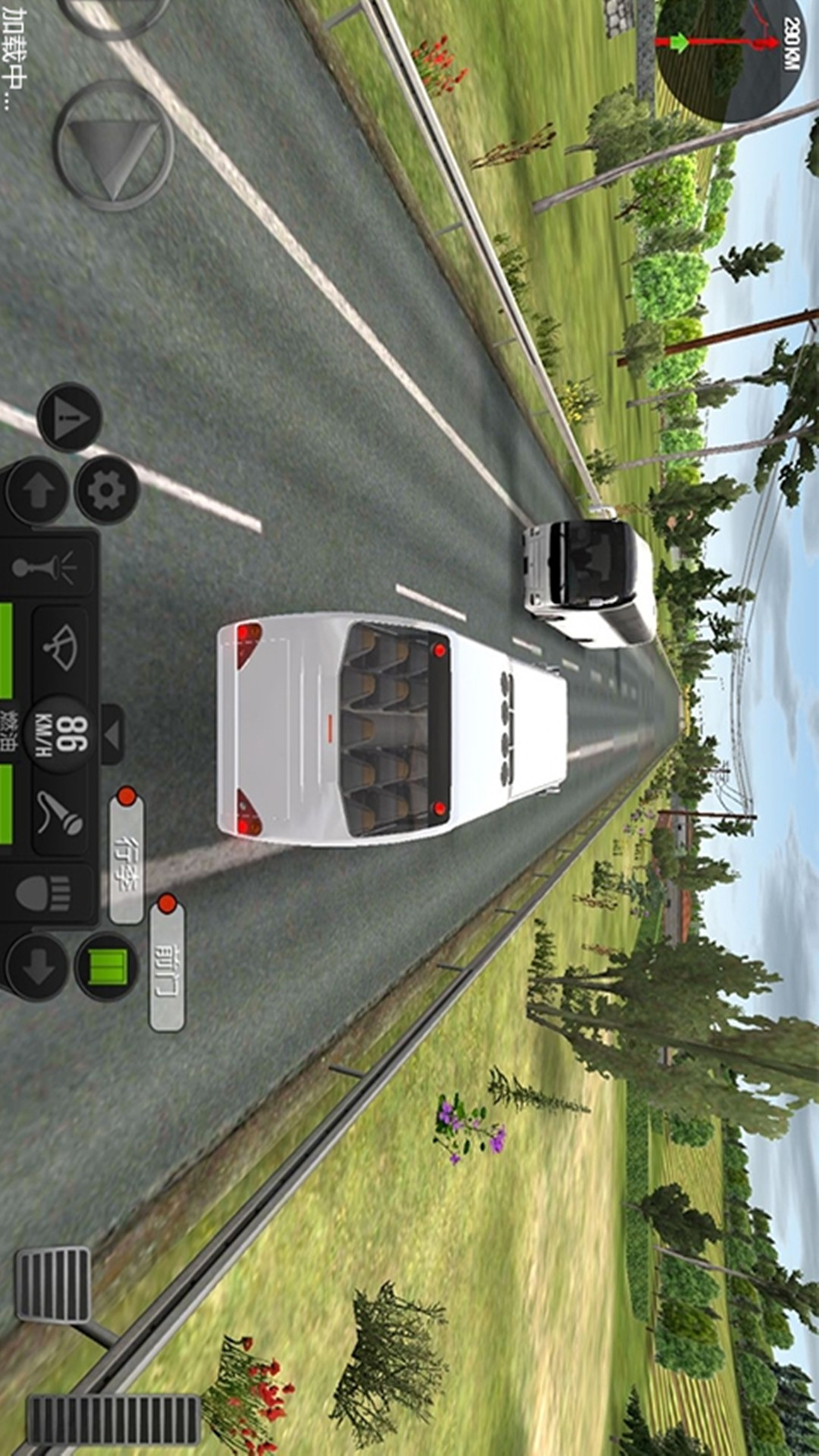
Task: Activate the windshield wiper button
Action: point(61,648)
